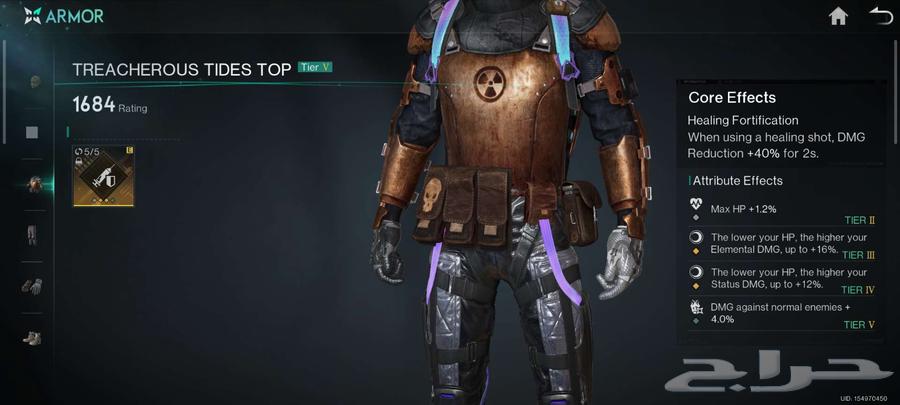Choose the gloves armor slot

[33, 287]
